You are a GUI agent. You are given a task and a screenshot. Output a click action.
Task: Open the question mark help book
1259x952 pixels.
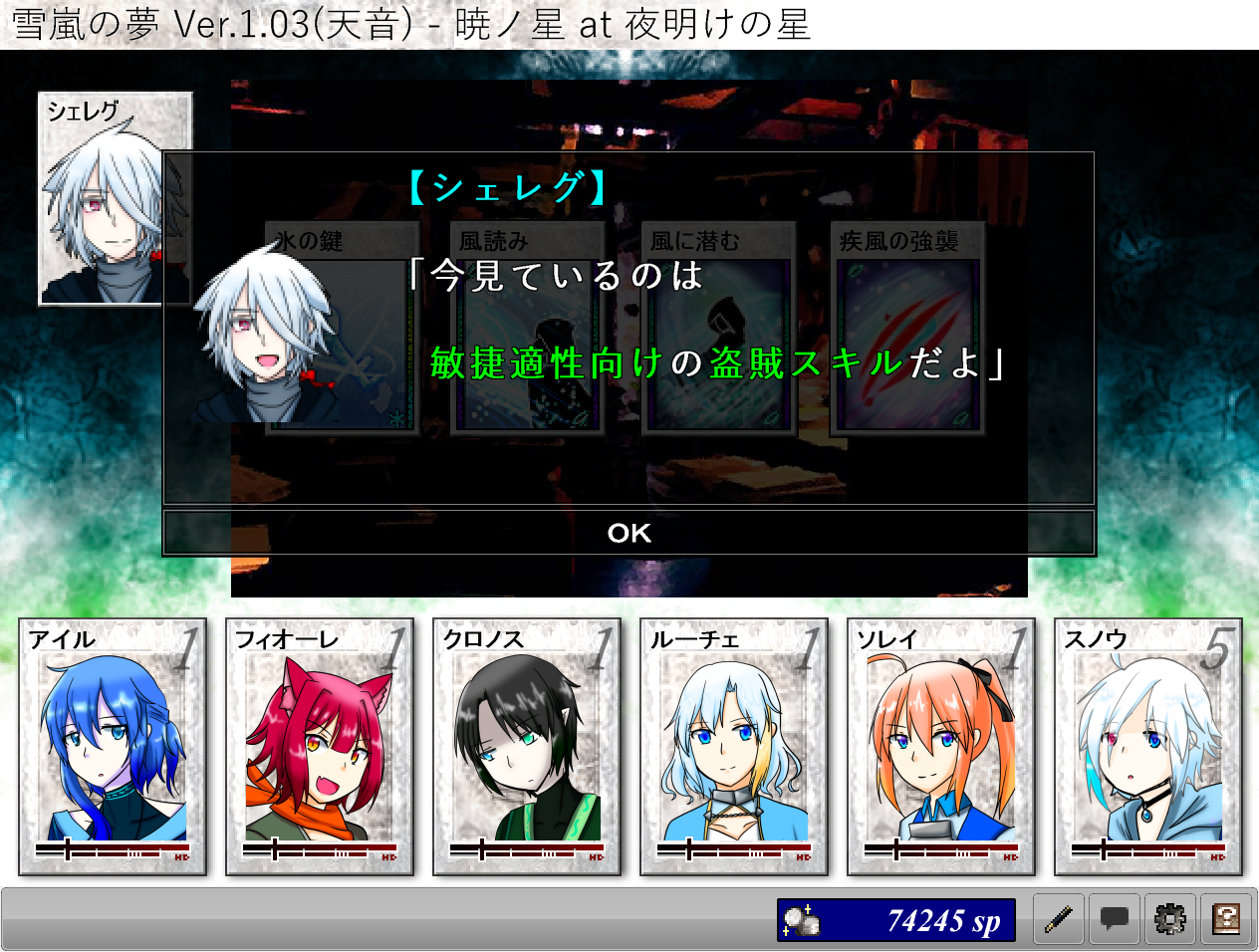pyautogui.click(x=1226, y=919)
